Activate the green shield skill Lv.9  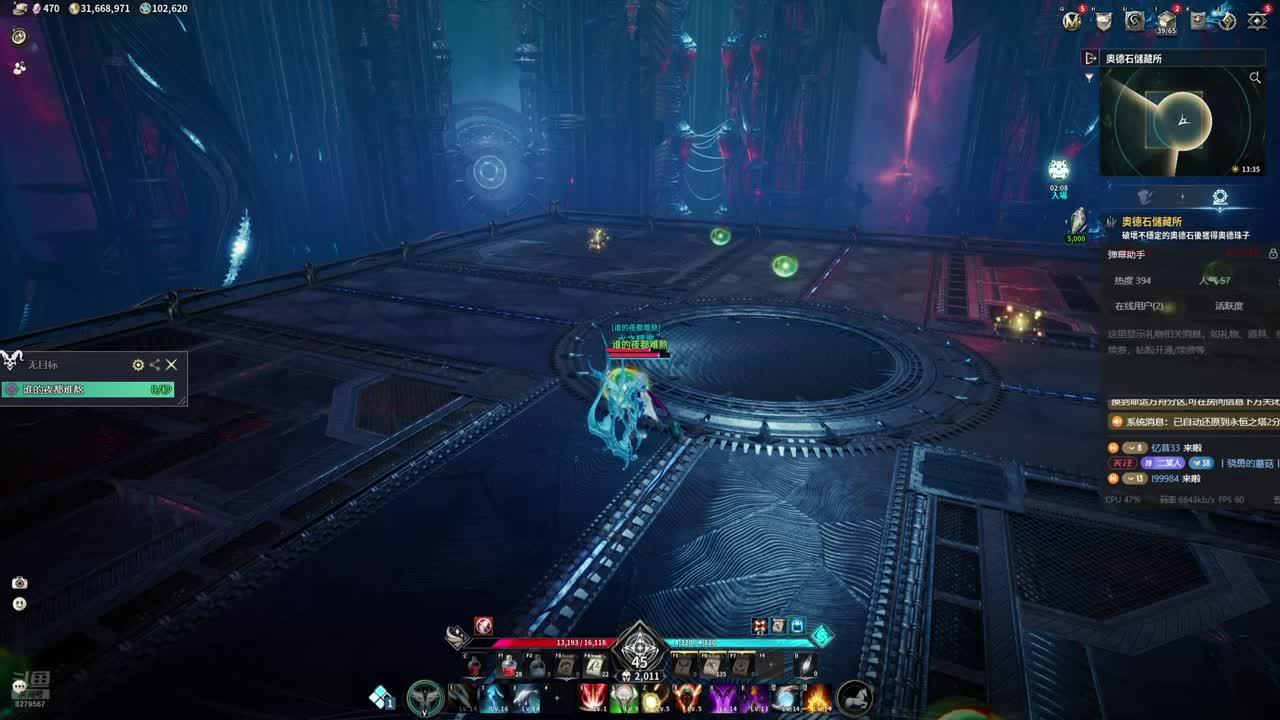click(624, 697)
